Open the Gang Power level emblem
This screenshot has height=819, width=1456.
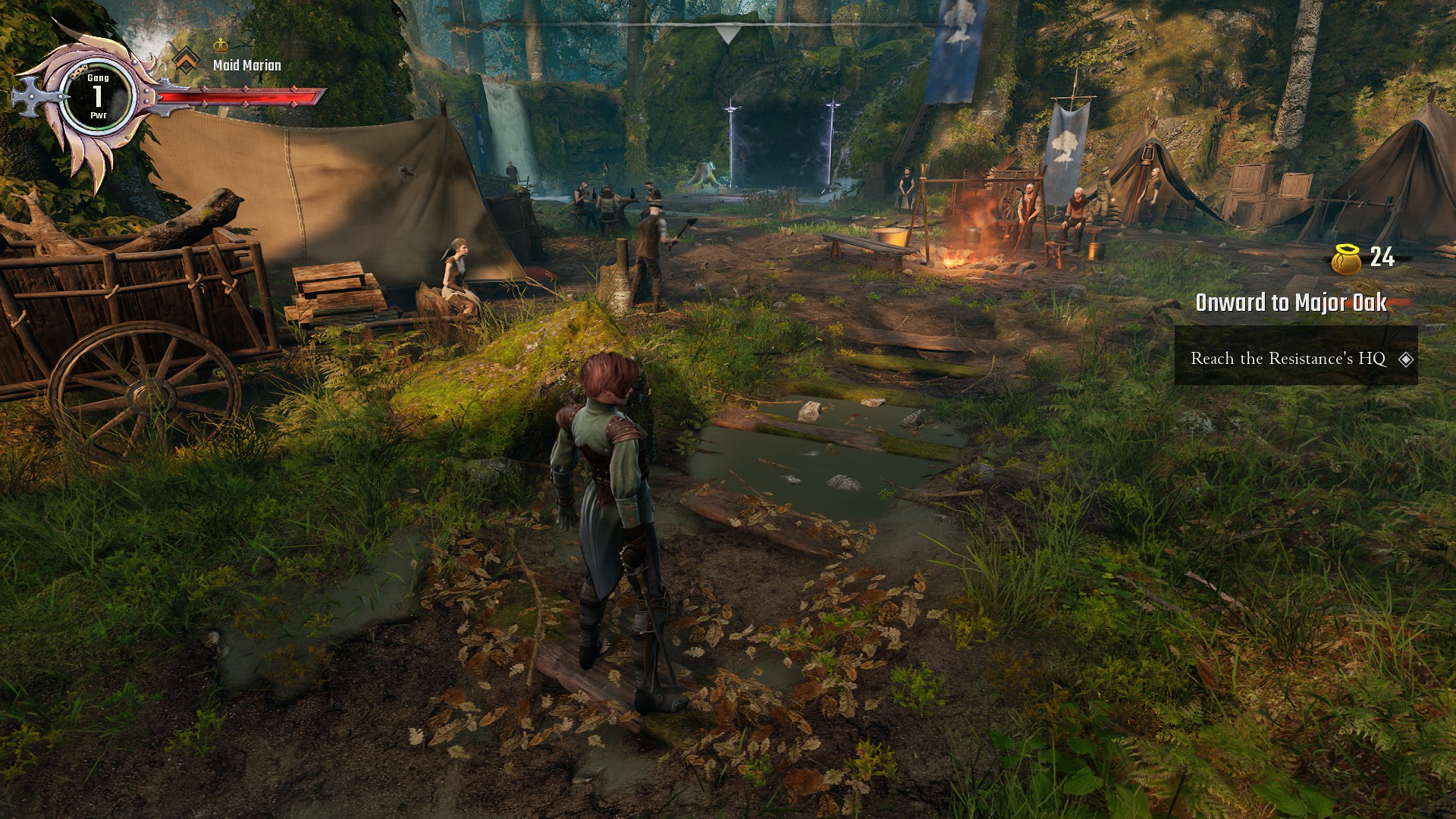tap(98, 97)
